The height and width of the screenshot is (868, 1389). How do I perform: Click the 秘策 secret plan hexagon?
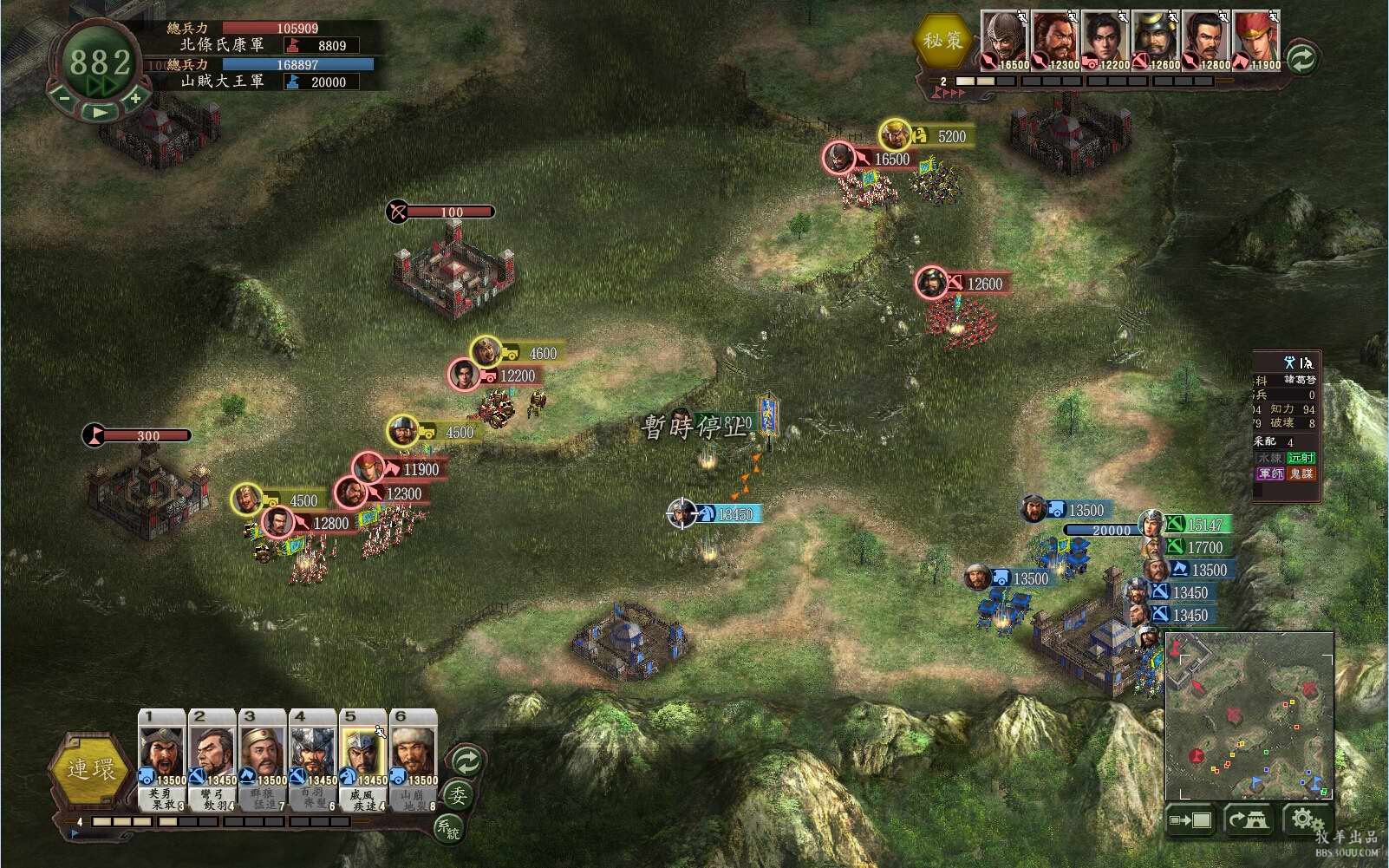pos(942,41)
